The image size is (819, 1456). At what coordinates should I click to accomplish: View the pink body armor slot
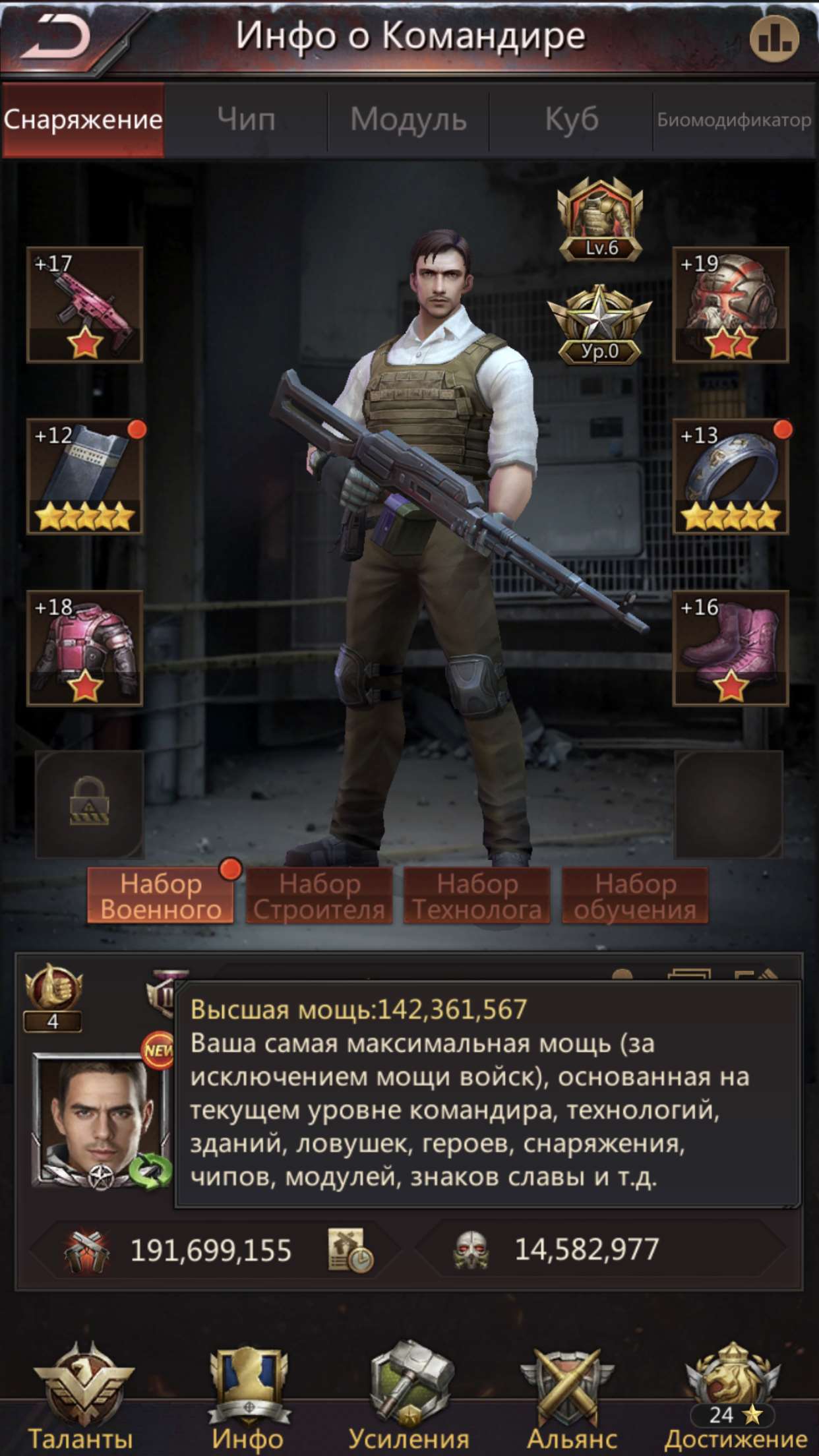85,648
